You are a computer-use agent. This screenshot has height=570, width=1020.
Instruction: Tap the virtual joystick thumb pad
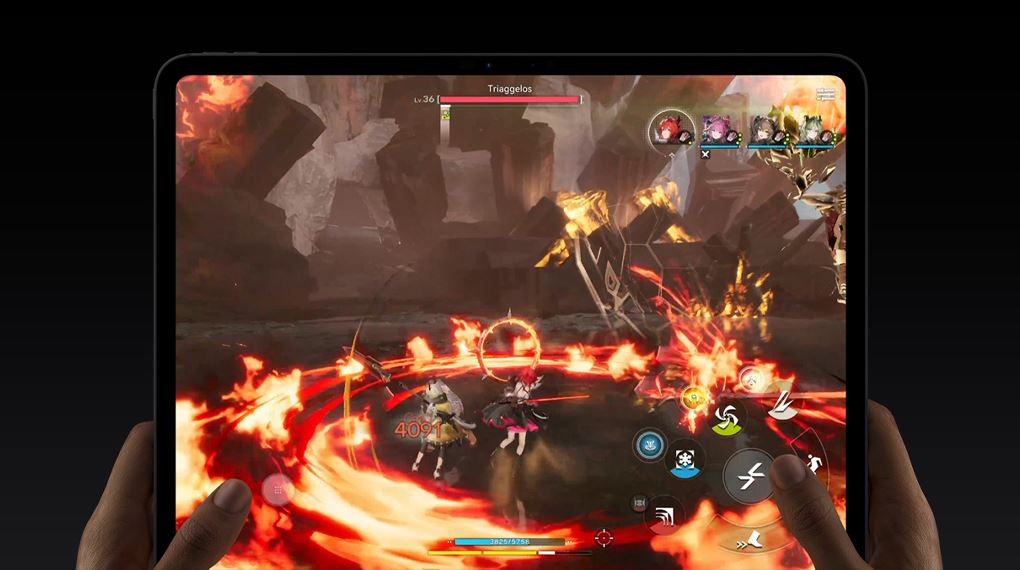(279, 489)
